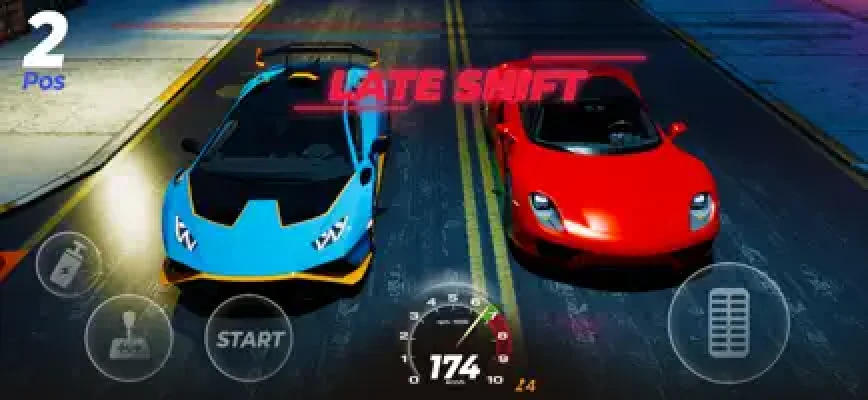Tap the round START button
The height and width of the screenshot is (400, 868).
click(x=249, y=338)
